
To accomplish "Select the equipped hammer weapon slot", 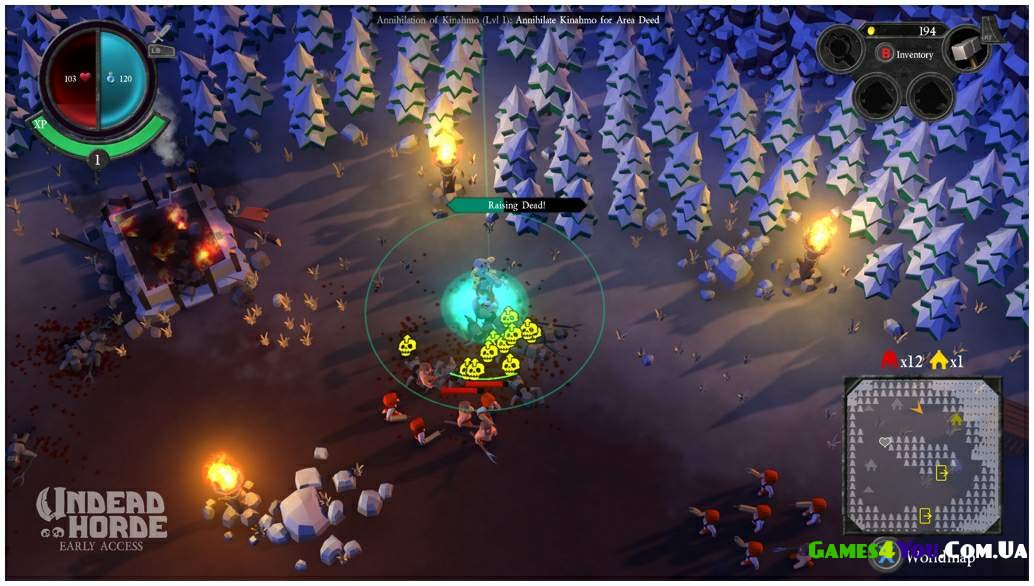I will pyautogui.click(x=966, y=46).
